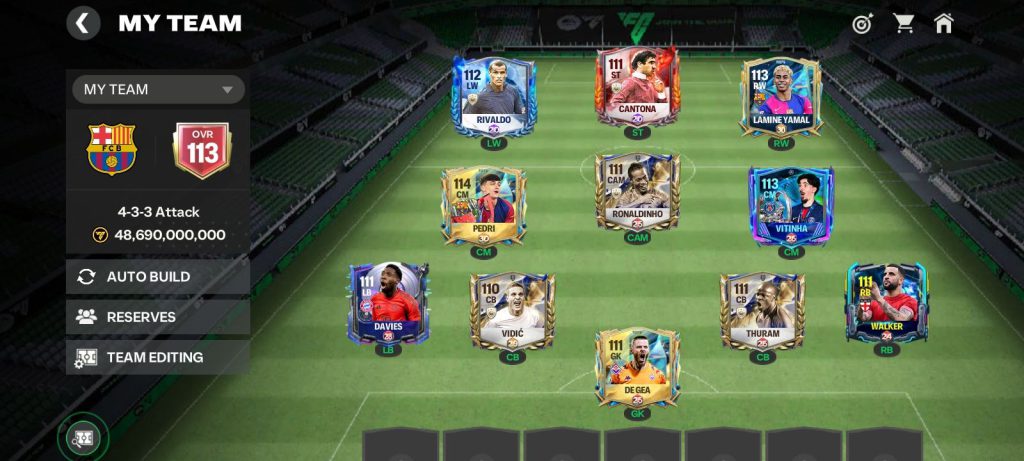The height and width of the screenshot is (461, 1024).
Task: Tap the tactics board icon
Action: click(83, 437)
